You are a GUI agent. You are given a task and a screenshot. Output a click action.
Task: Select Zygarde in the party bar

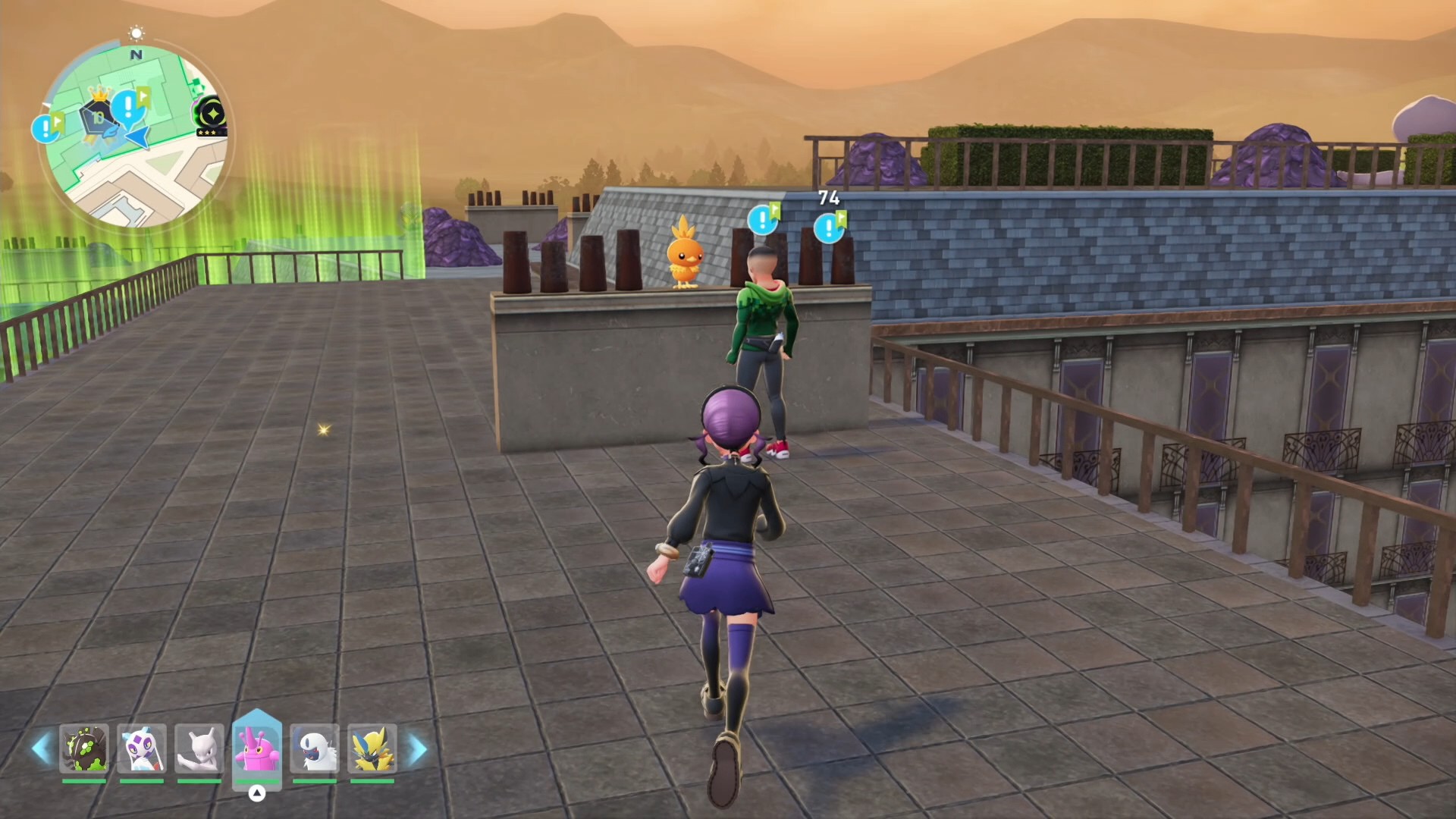tap(84, 748)
